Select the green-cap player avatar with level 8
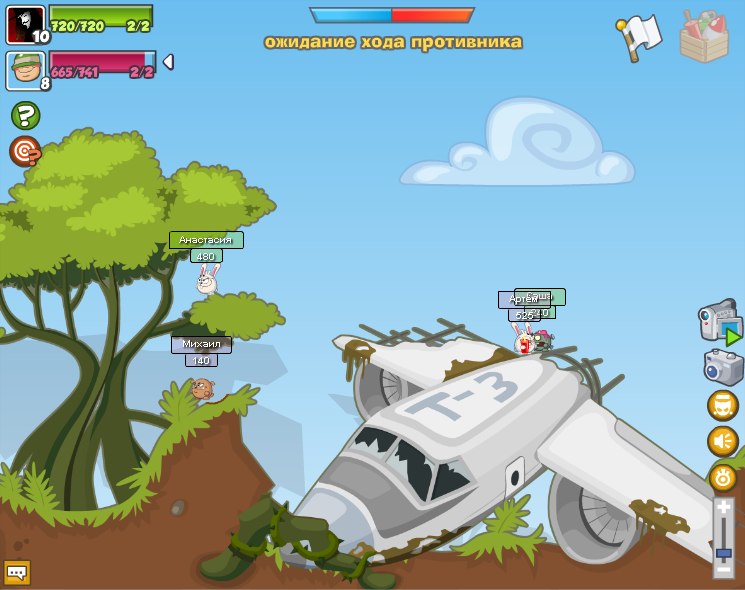 (x=25, y=70)
